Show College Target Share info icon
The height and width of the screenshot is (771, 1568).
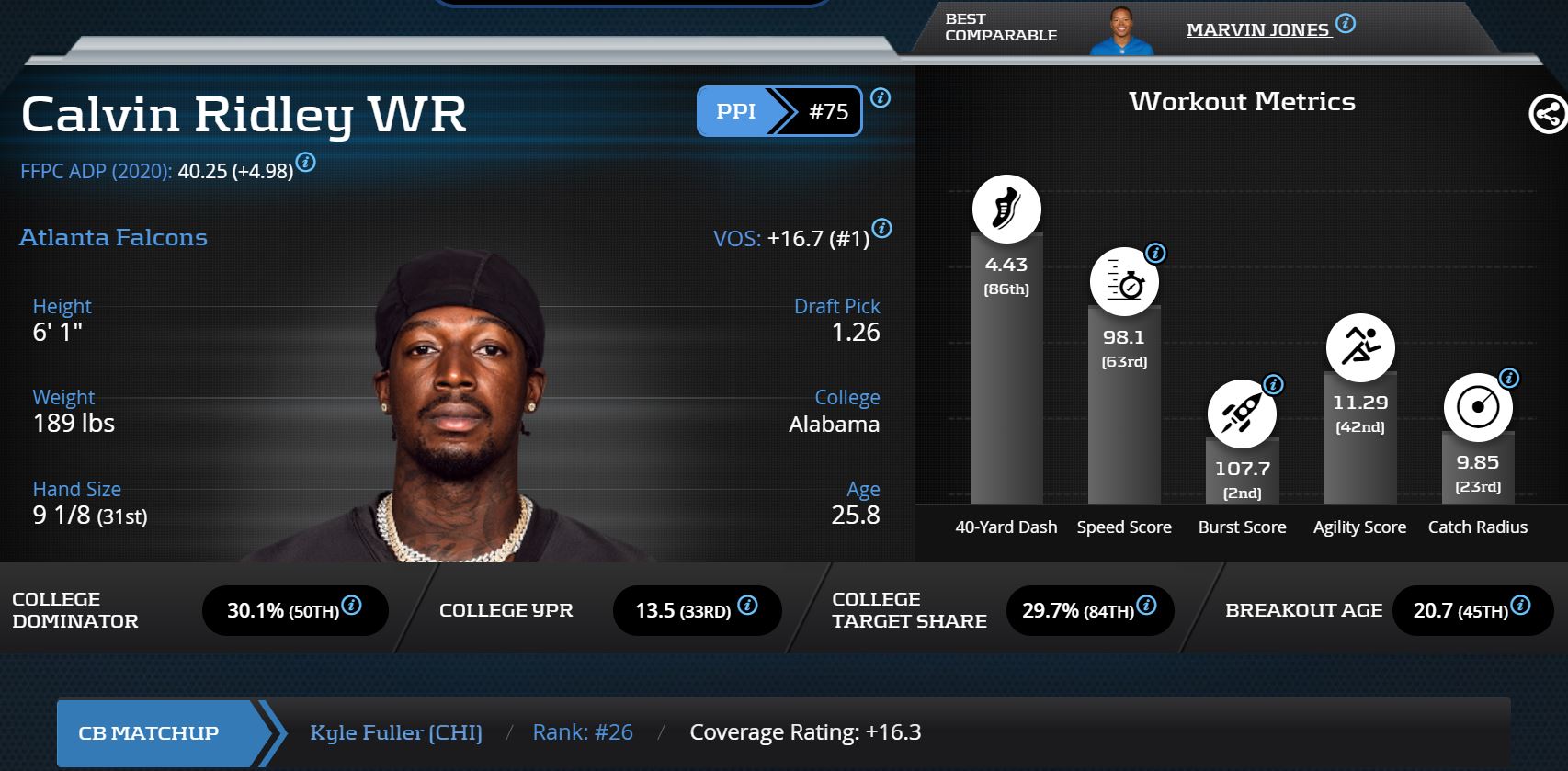[1146, 605]
